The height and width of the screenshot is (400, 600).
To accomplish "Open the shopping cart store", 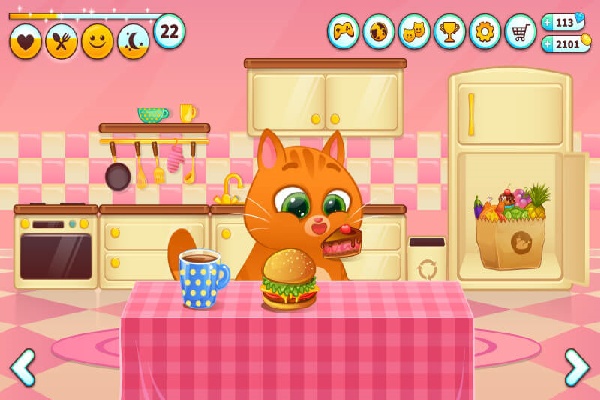I will (x=520, y=31).
